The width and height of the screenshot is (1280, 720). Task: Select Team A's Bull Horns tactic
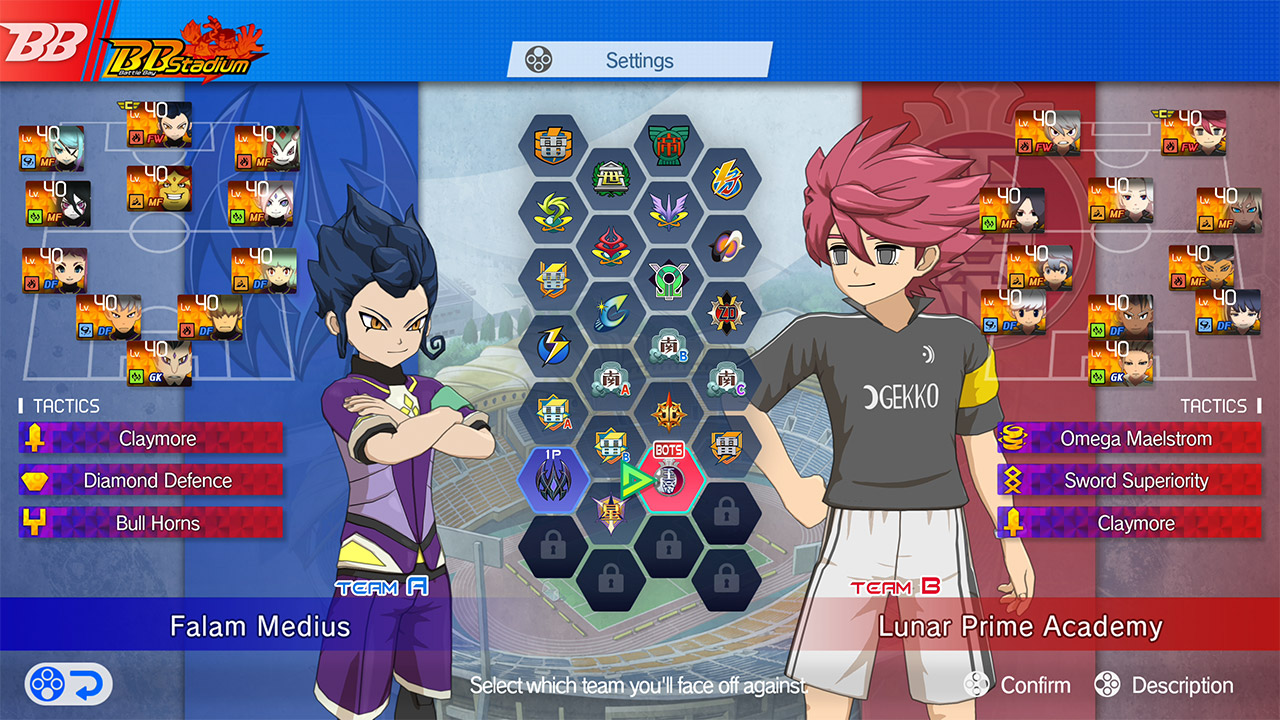[x=152, y=523]
